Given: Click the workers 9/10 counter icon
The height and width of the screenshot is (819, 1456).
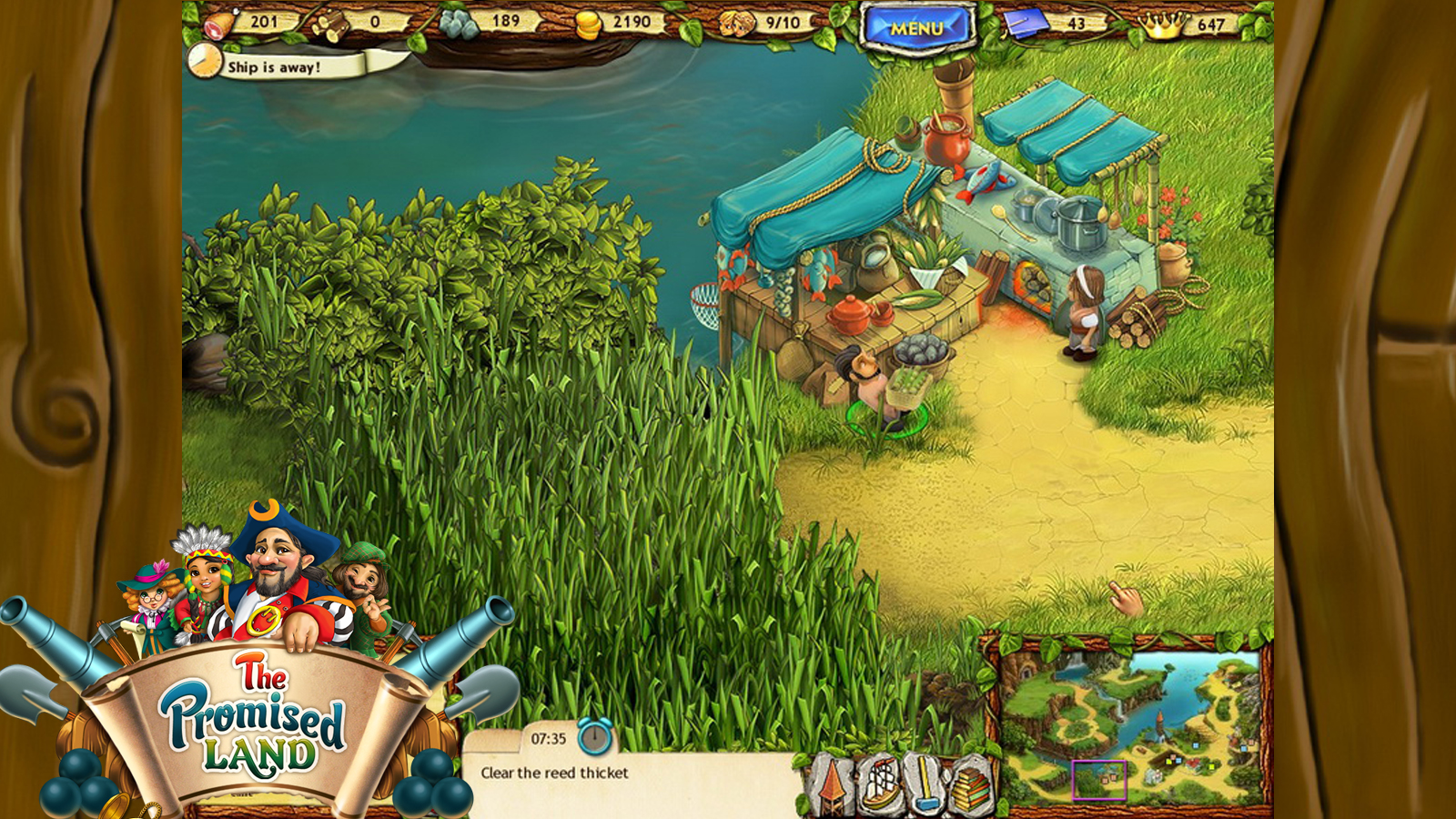Looking at the screenshot, I should click(735, 23).
